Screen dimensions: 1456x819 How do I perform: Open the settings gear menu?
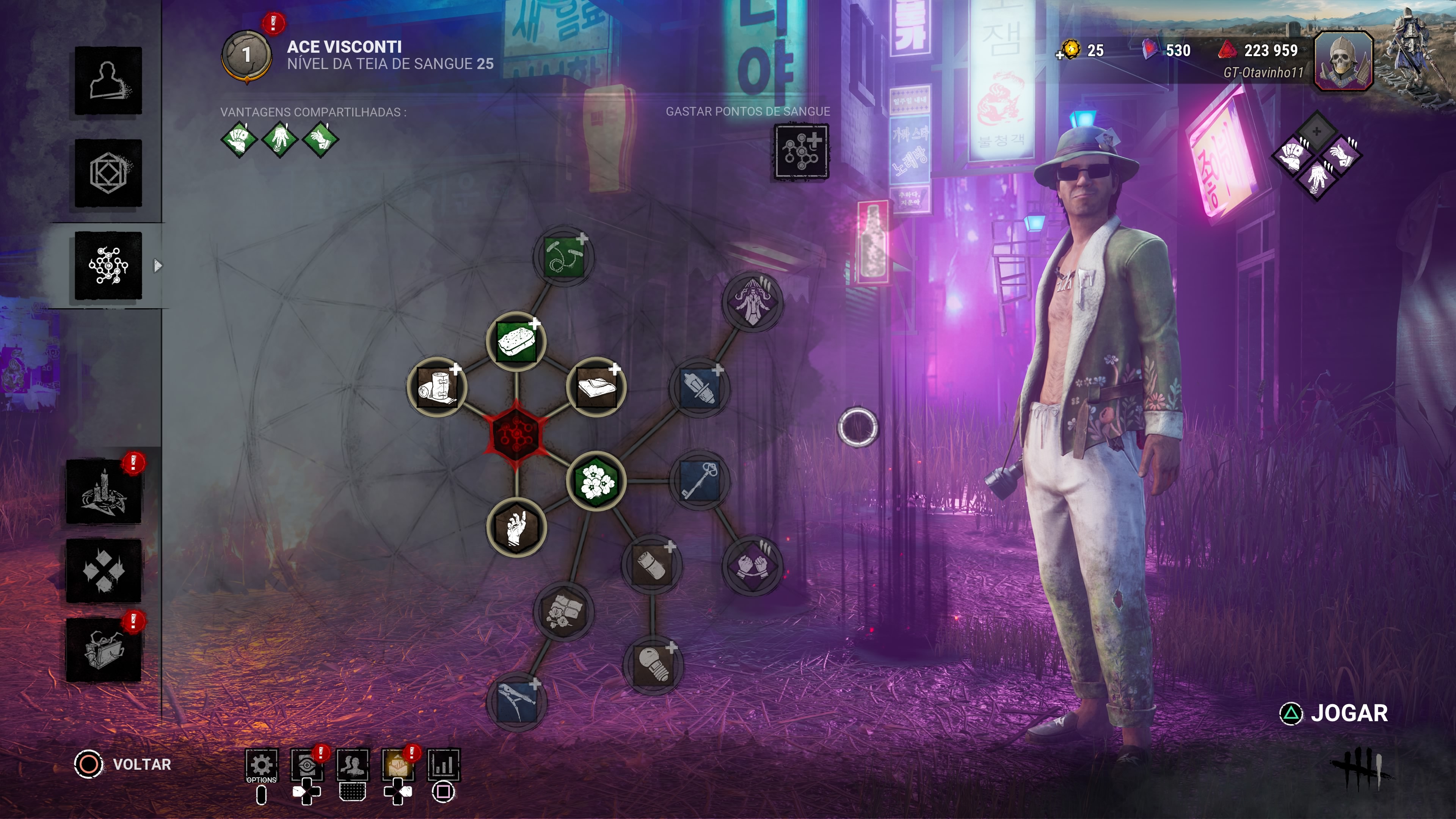261,765
